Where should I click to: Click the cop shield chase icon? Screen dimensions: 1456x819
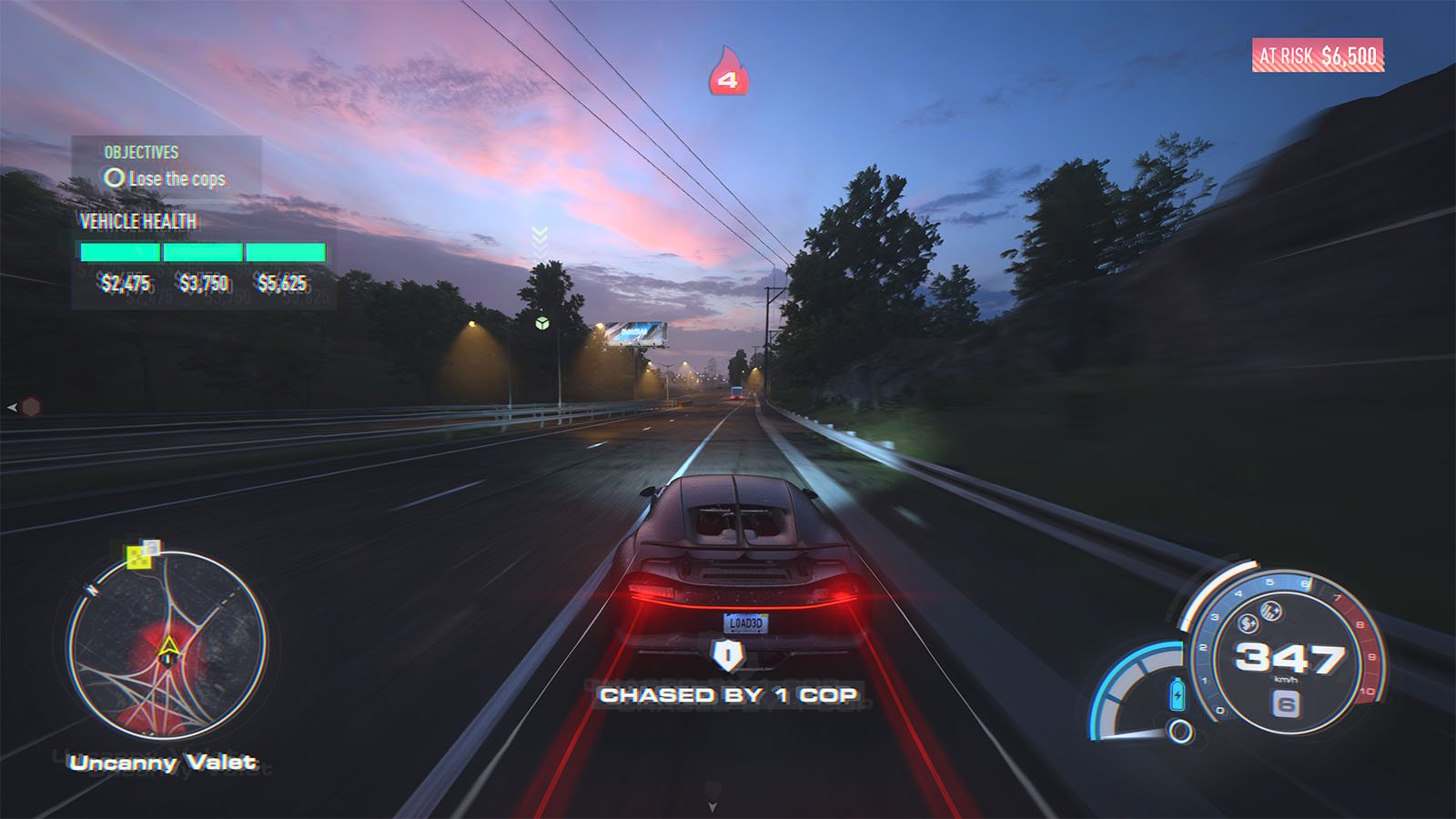pos(727,654)
